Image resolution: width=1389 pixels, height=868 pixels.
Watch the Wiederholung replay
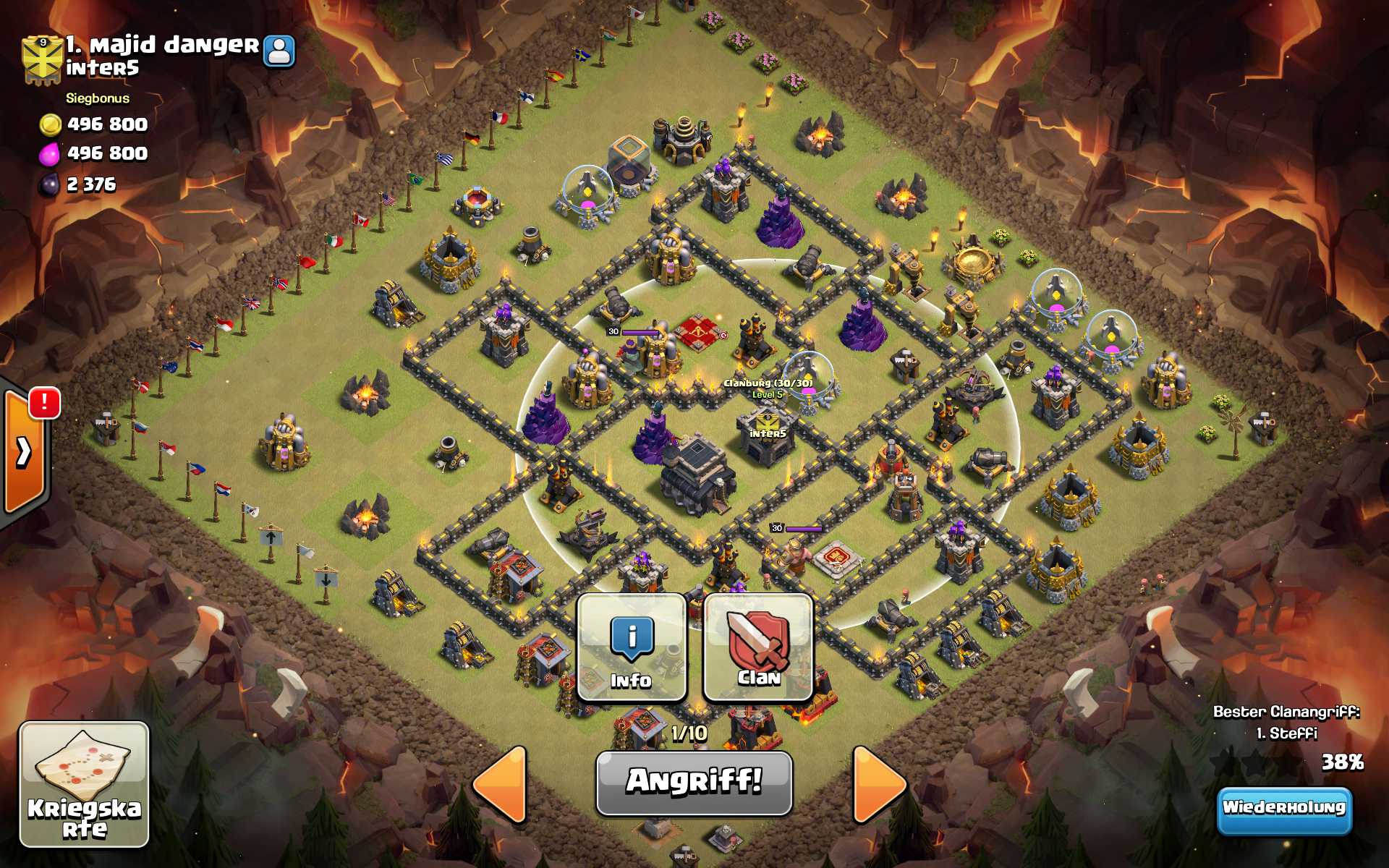pyautogui.click(x=1283, y=809)
